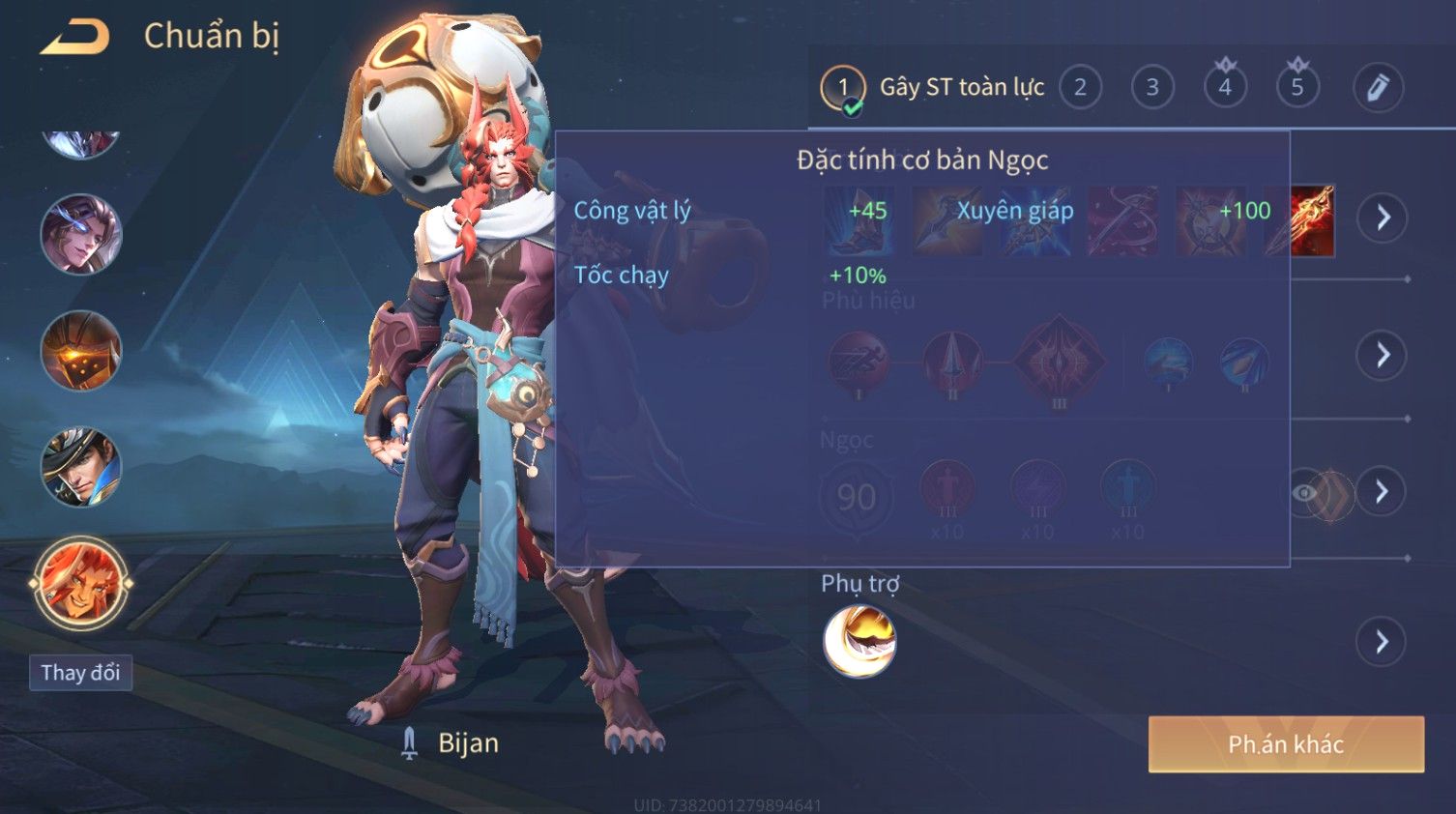Open the Ngọc rune settings arrow
1456x814 pixels.
click(x=1383, y=492)
